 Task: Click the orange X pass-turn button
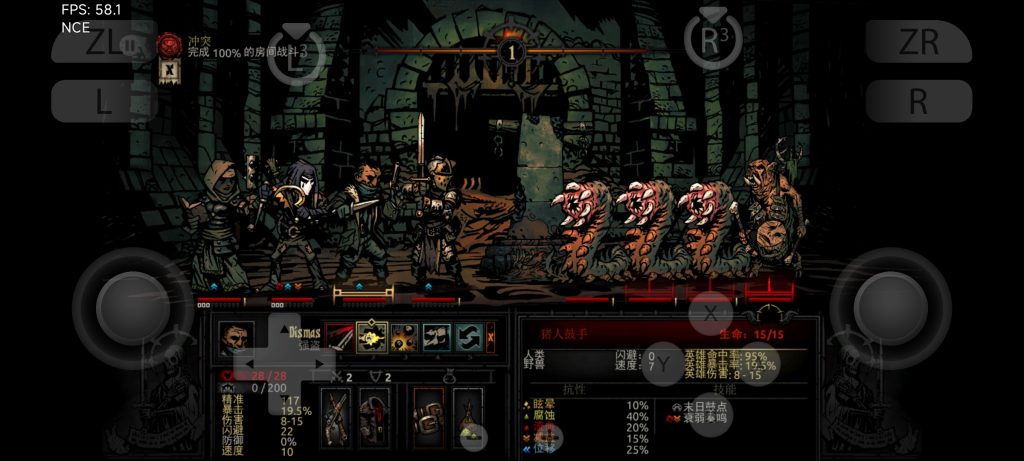(x=490, y=337)
